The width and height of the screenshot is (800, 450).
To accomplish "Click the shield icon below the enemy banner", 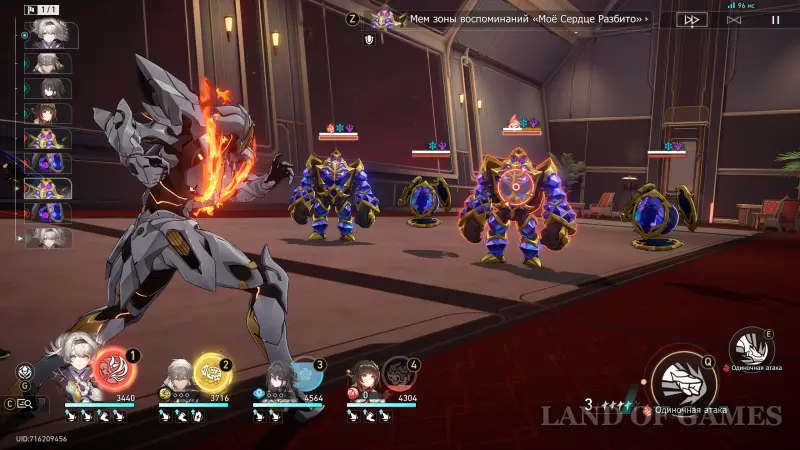I will (x=370, y=40).
